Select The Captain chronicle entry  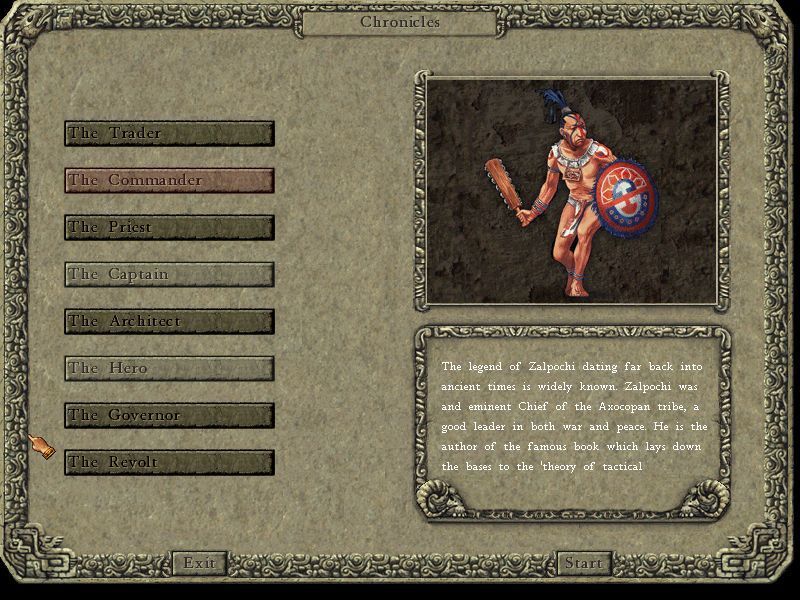[169, 275]
